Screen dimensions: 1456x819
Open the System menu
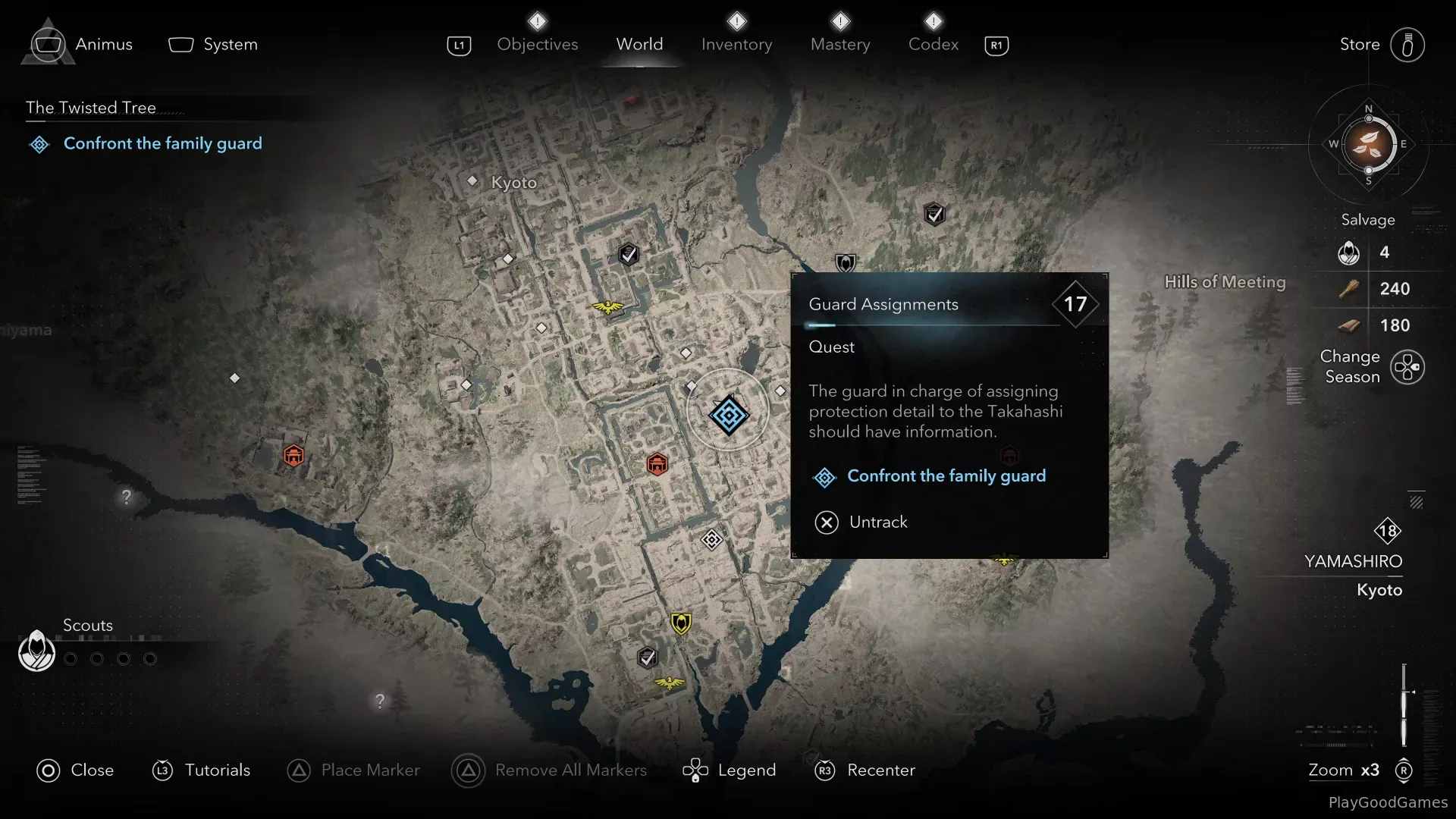tap(213, 45)
